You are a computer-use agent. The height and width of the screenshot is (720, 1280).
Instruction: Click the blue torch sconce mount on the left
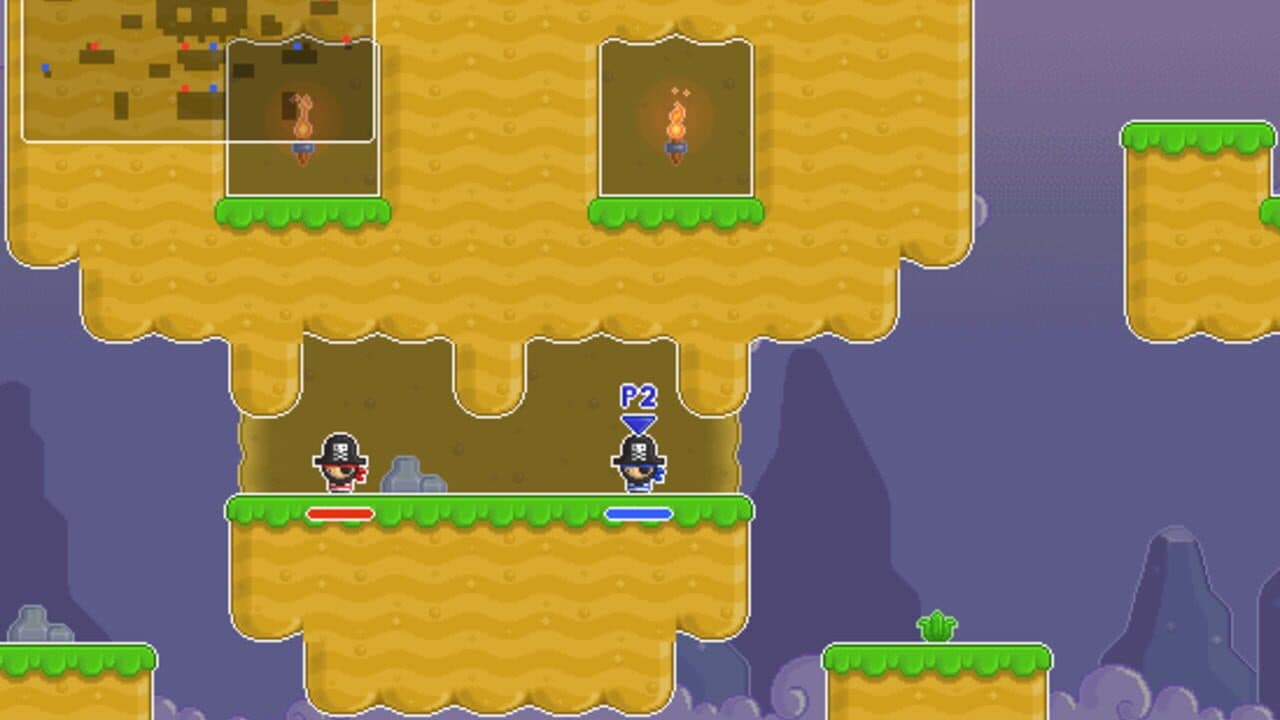point(303,148)
